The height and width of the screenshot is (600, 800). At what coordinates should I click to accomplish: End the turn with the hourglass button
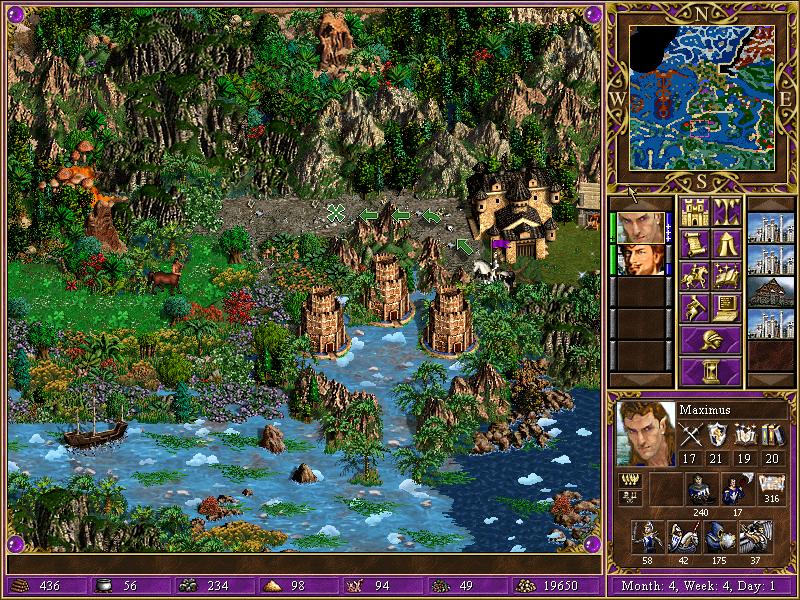pos(710,371)
